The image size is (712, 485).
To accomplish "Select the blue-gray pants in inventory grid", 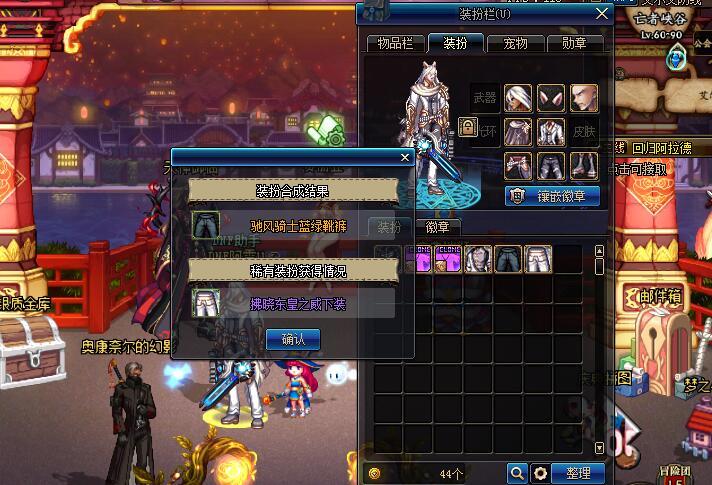I will coord(508,259).
